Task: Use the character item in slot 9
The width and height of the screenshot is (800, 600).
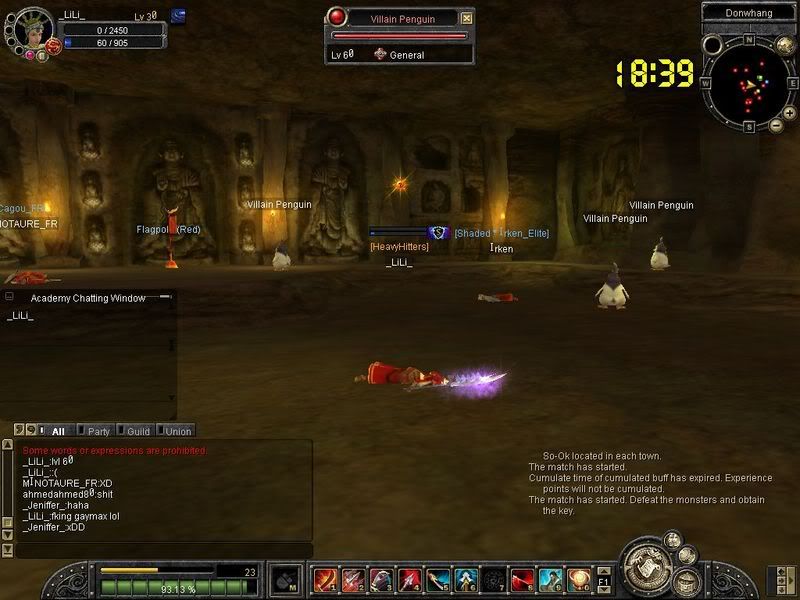Action: 552,579
